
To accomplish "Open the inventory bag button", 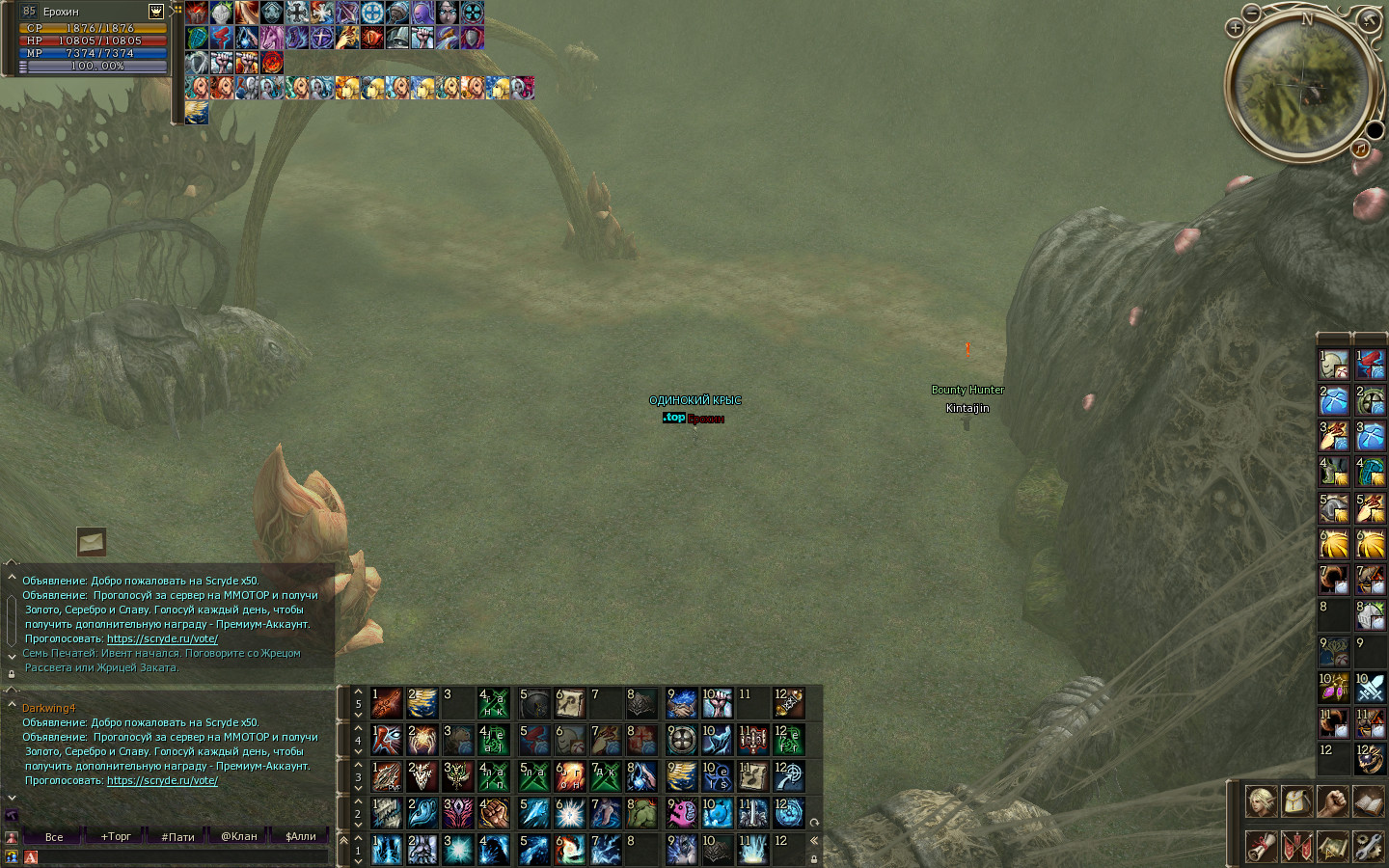I will 1296,800.
